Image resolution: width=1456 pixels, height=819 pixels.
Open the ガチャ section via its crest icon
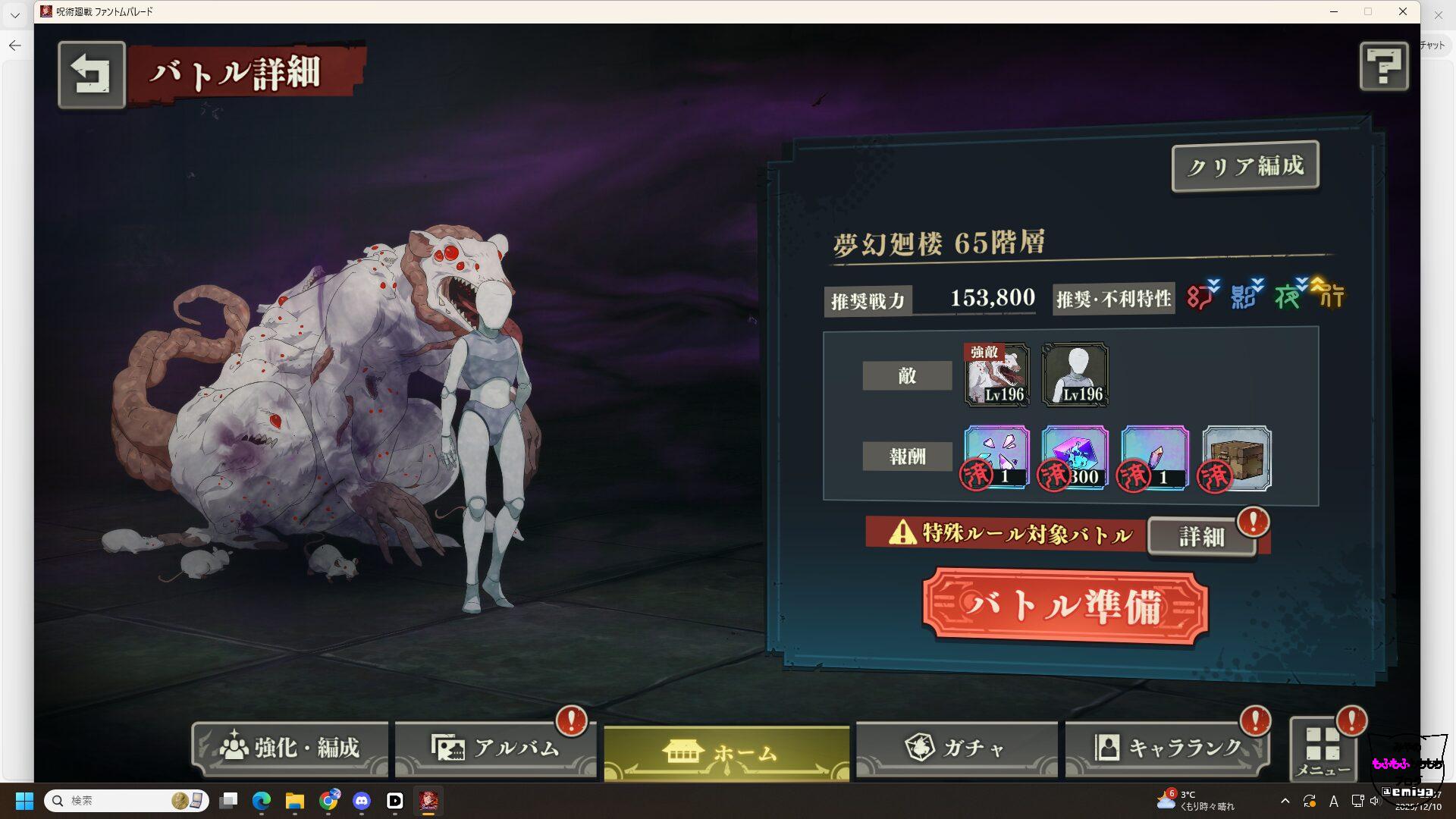[x=922, y=747]
